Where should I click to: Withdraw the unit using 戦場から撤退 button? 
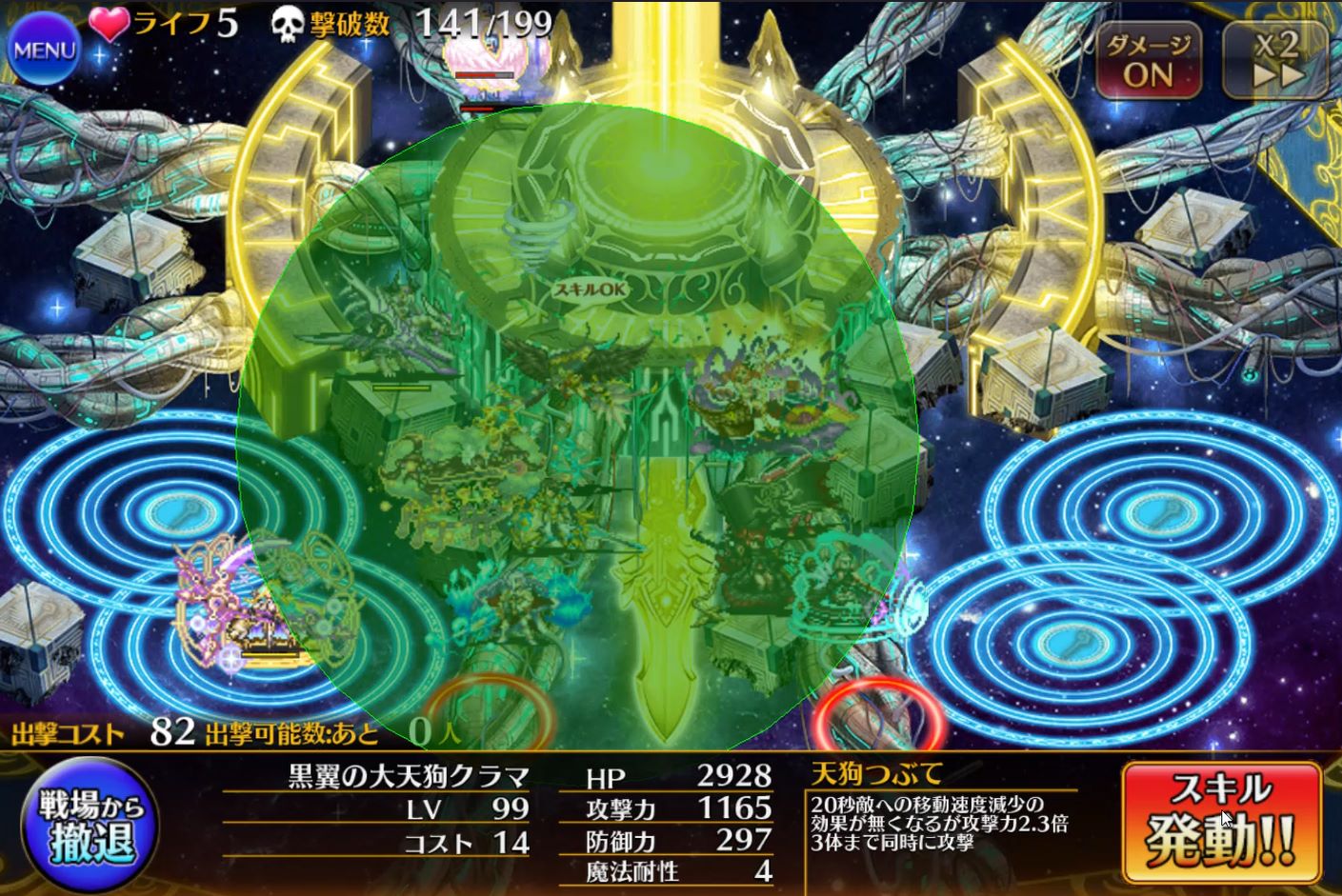click(x=90, y=825)
